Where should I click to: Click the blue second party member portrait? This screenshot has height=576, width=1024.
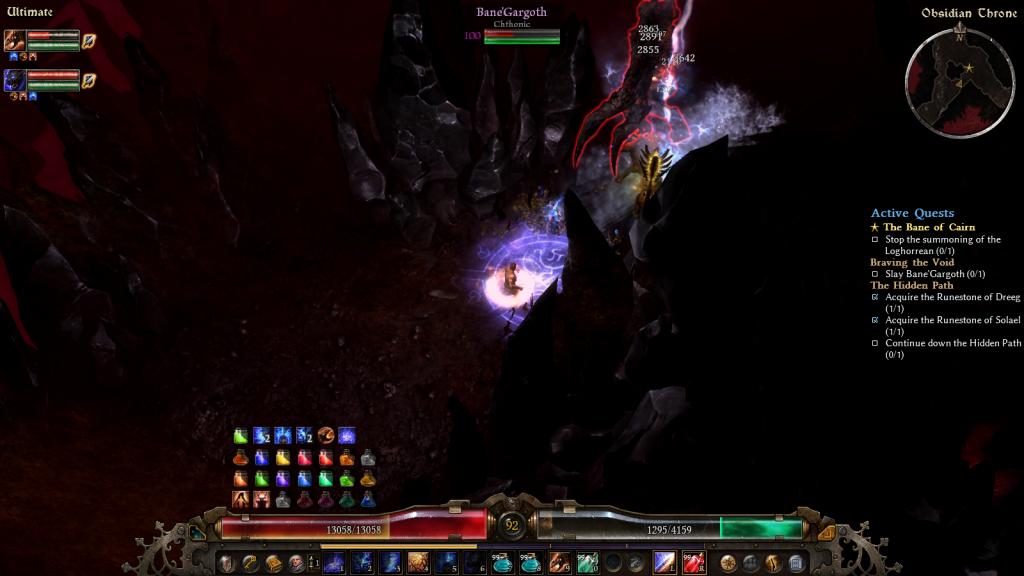[x=16, y=80]
